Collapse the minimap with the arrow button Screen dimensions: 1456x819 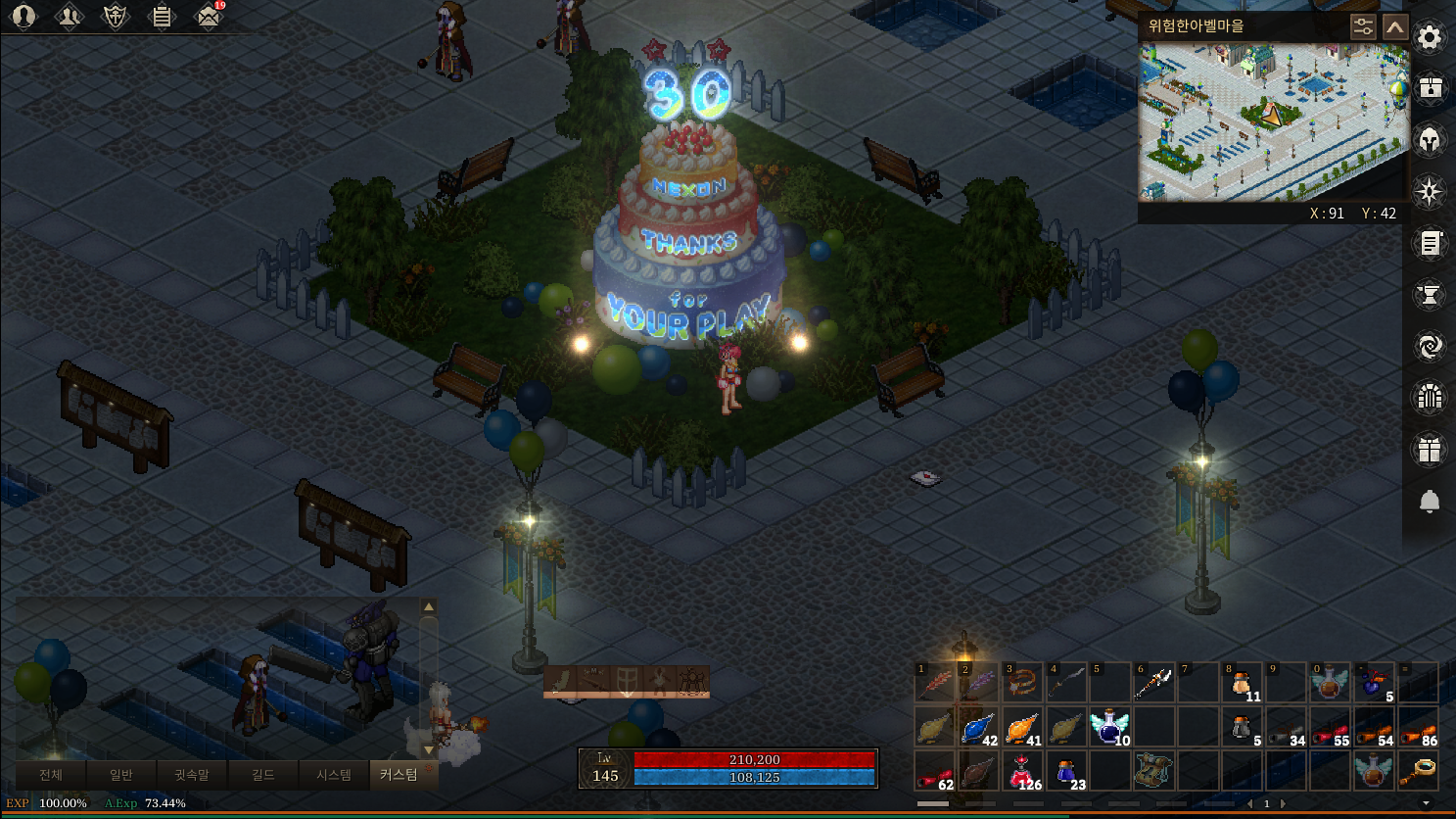coord(1395,26)
